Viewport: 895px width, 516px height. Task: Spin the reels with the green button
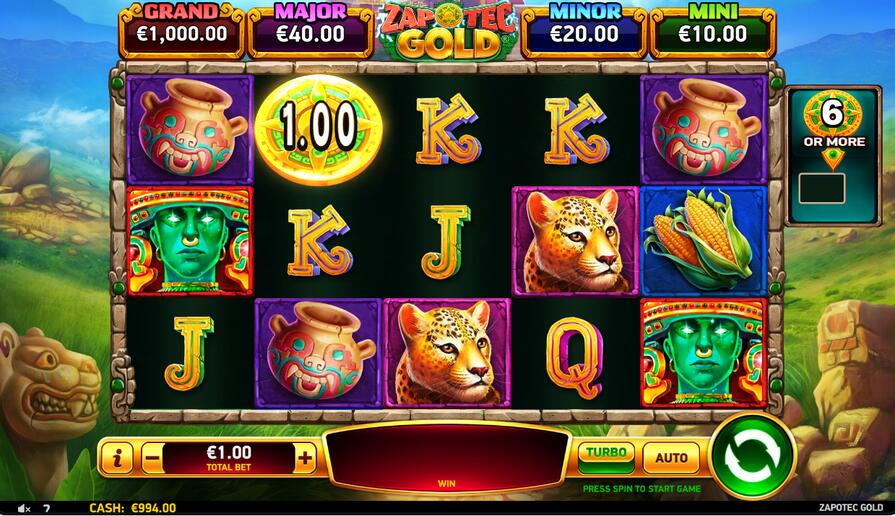[752, 456]
